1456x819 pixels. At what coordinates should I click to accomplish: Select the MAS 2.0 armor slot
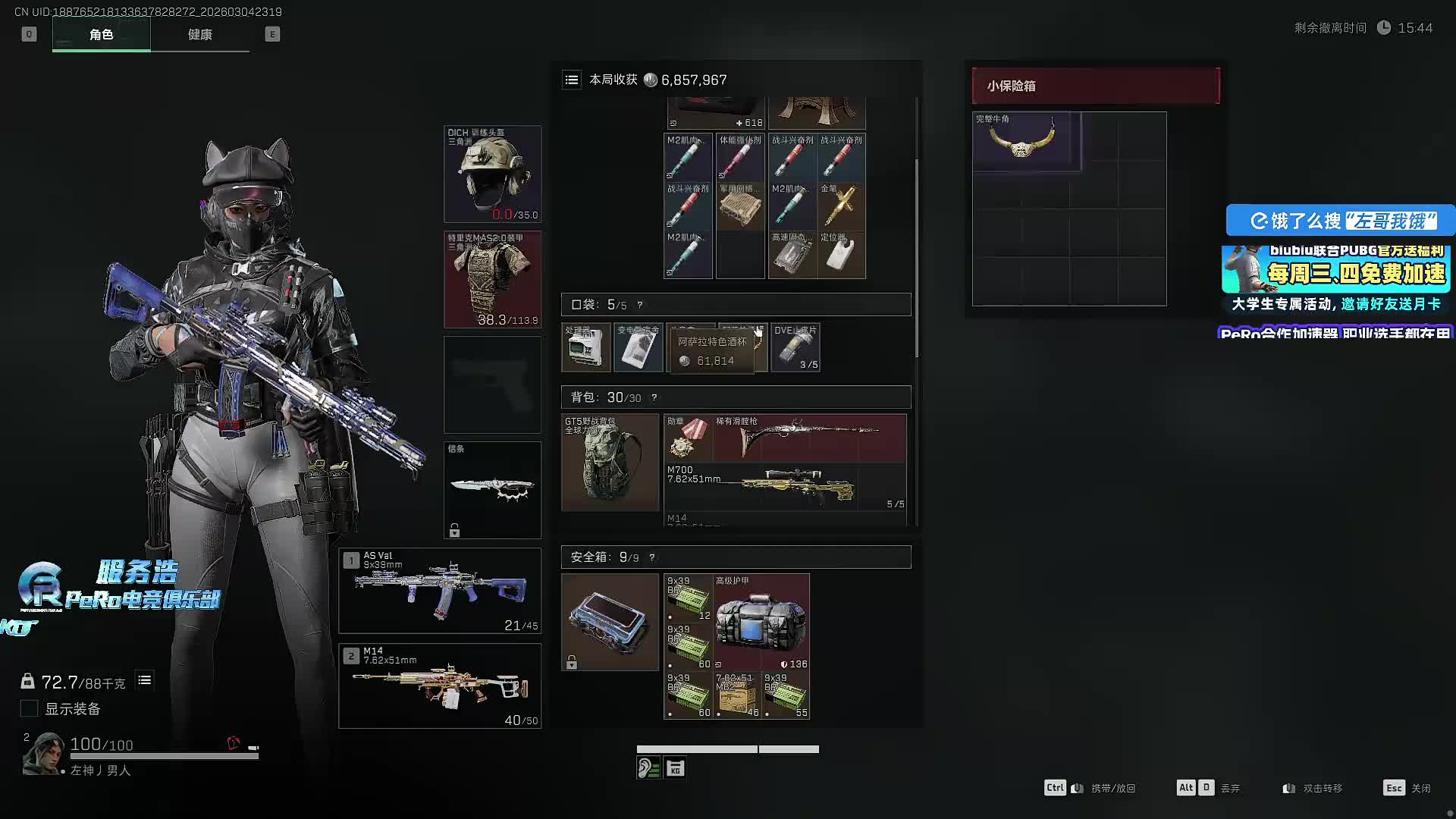point(492,279)
